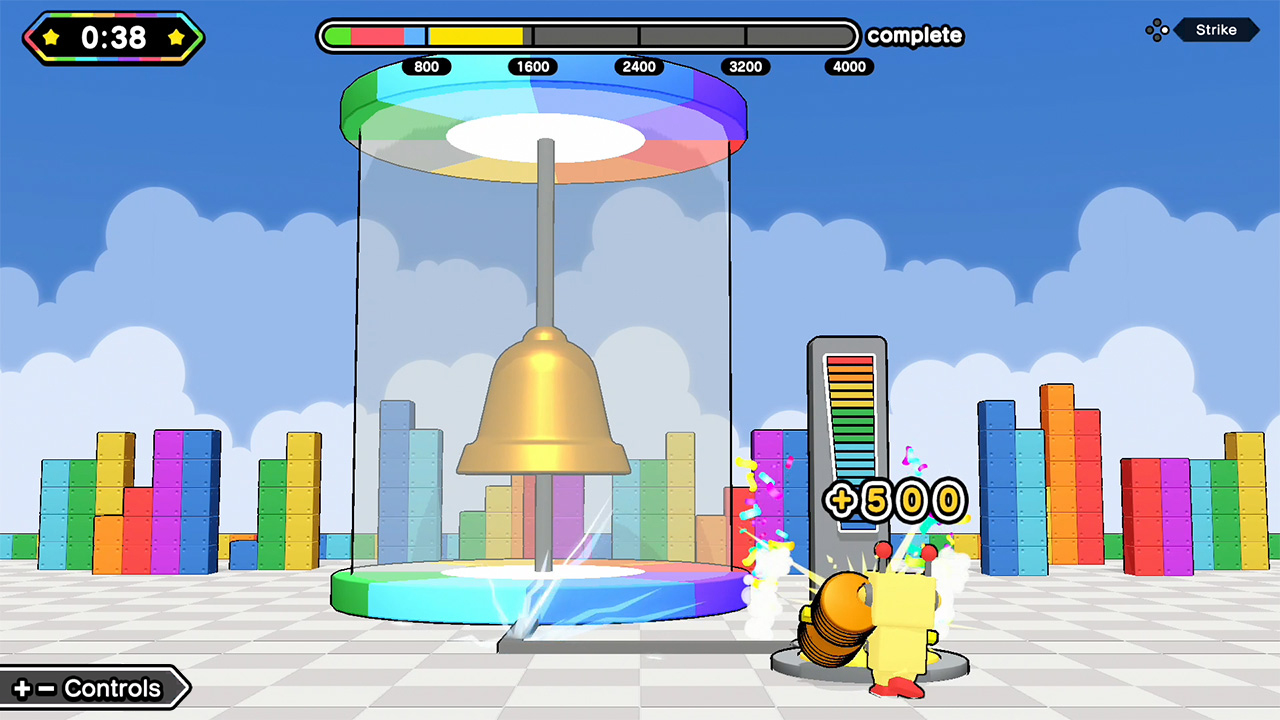The height and width of the screenshot is (720, 1280).
Task: Click the Strike banner in top right
Action: [x=1216, y=30]
